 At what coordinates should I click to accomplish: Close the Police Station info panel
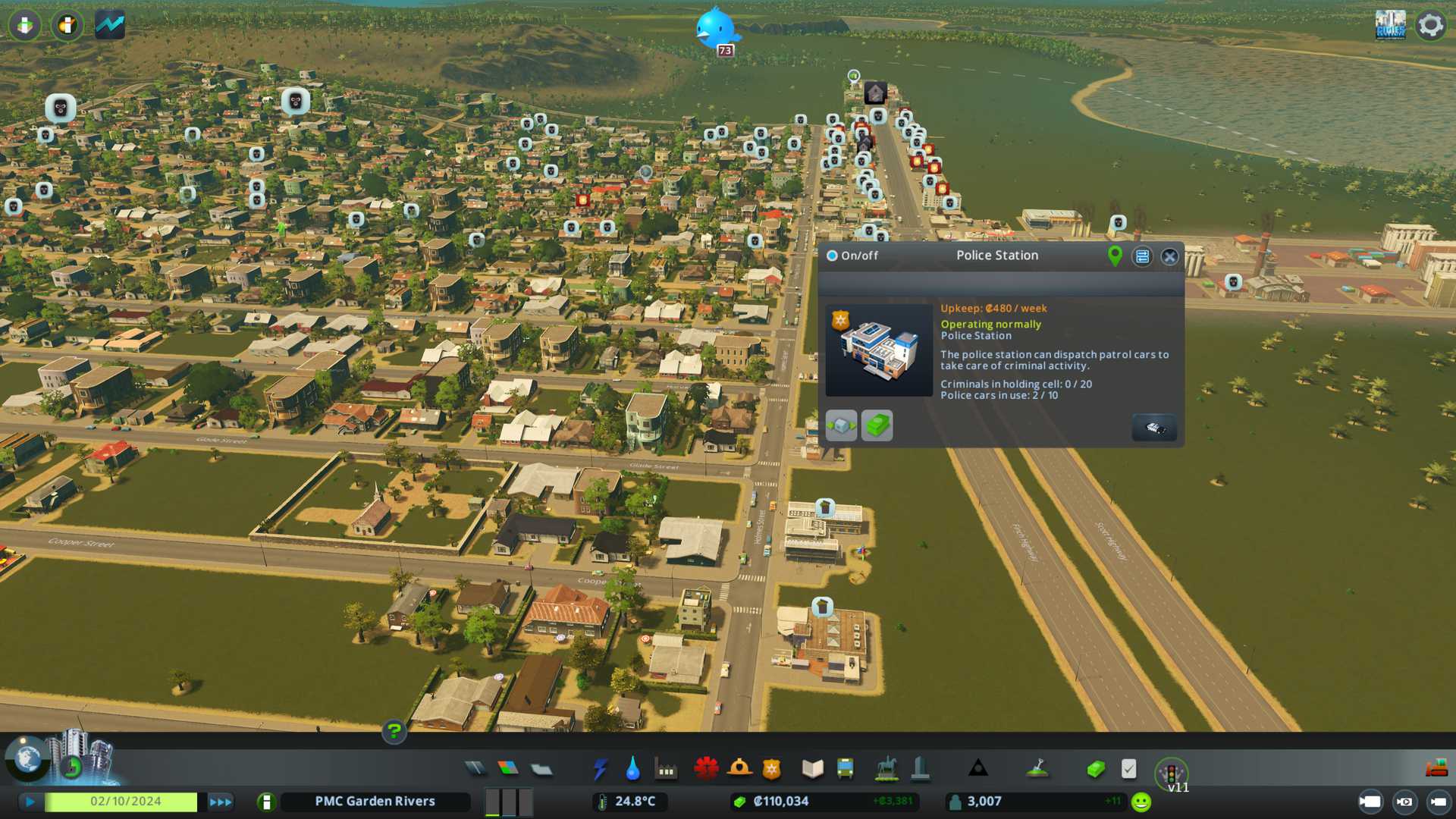point(1170,256)
